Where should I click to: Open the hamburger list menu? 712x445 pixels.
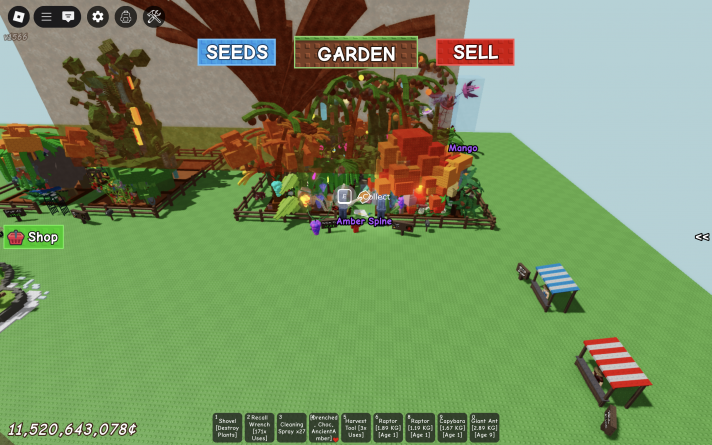46,16
